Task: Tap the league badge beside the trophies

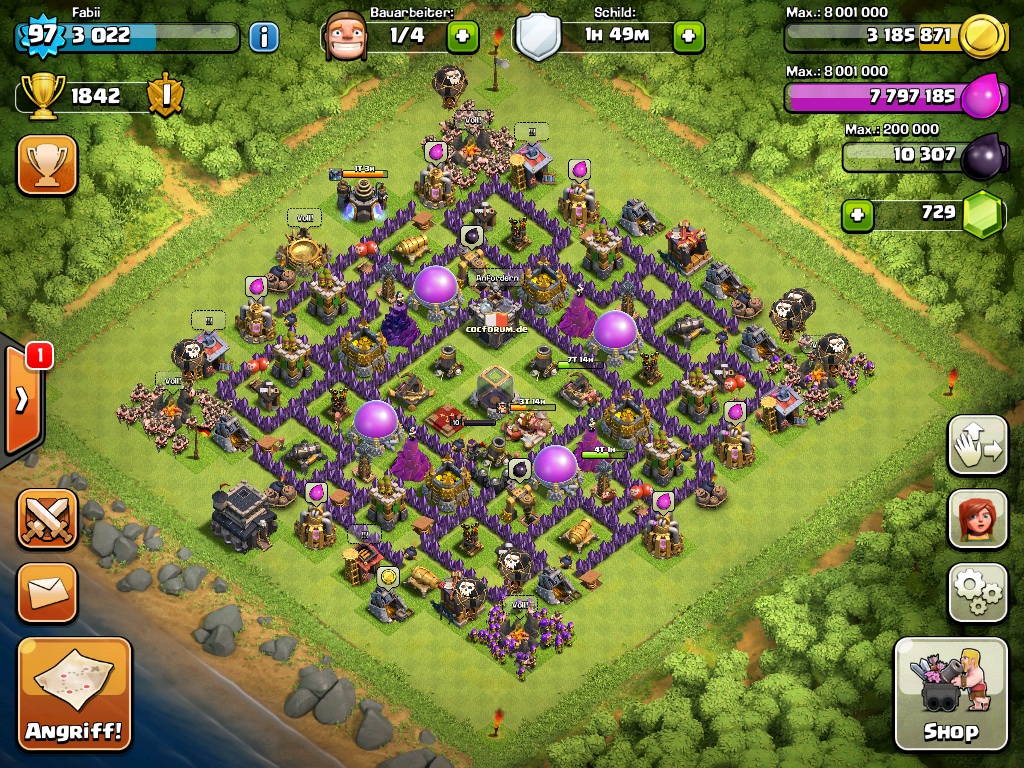Action: 164,96
